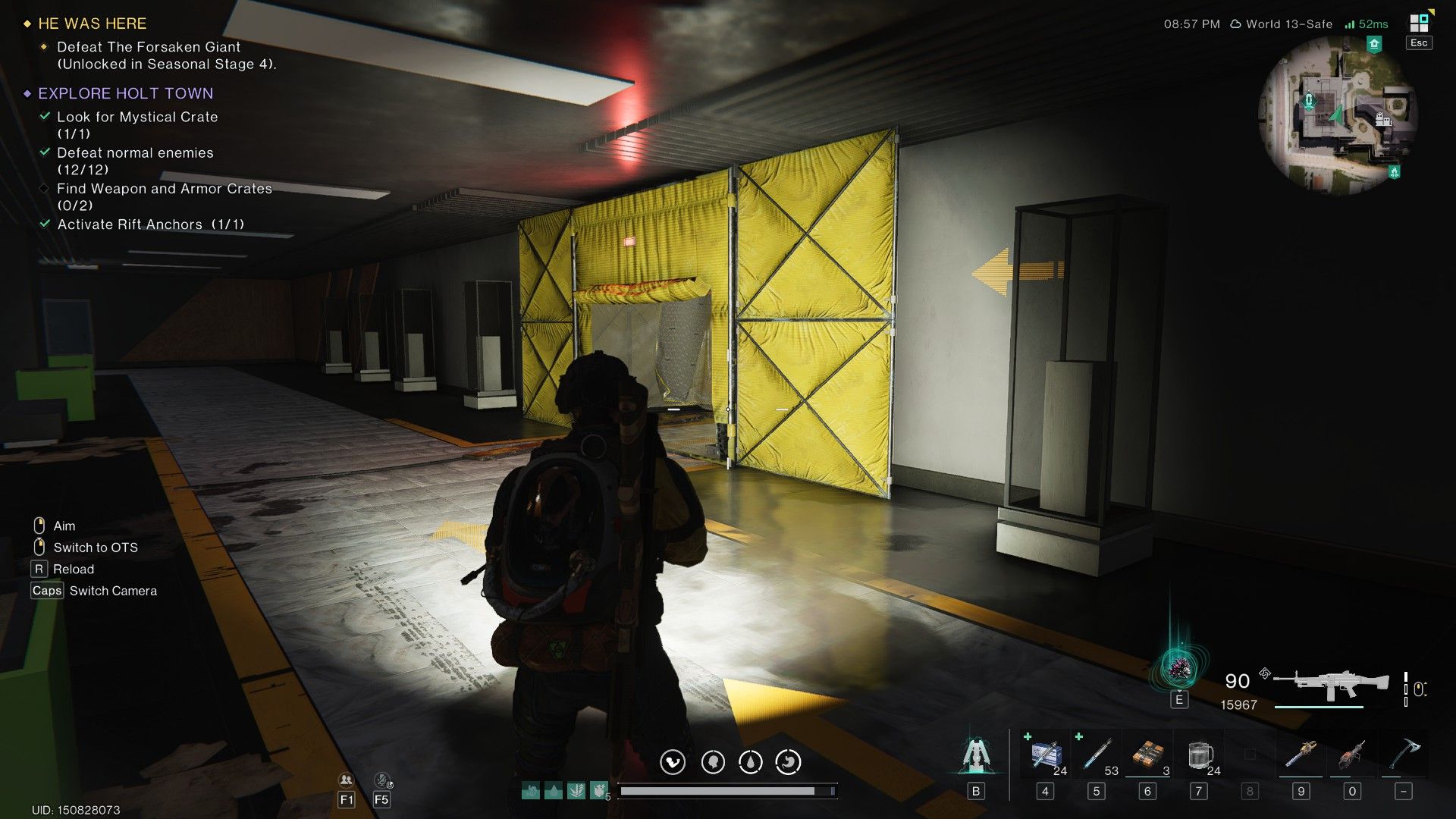Drink from the glass mug slot

(x=1199, y=754)
